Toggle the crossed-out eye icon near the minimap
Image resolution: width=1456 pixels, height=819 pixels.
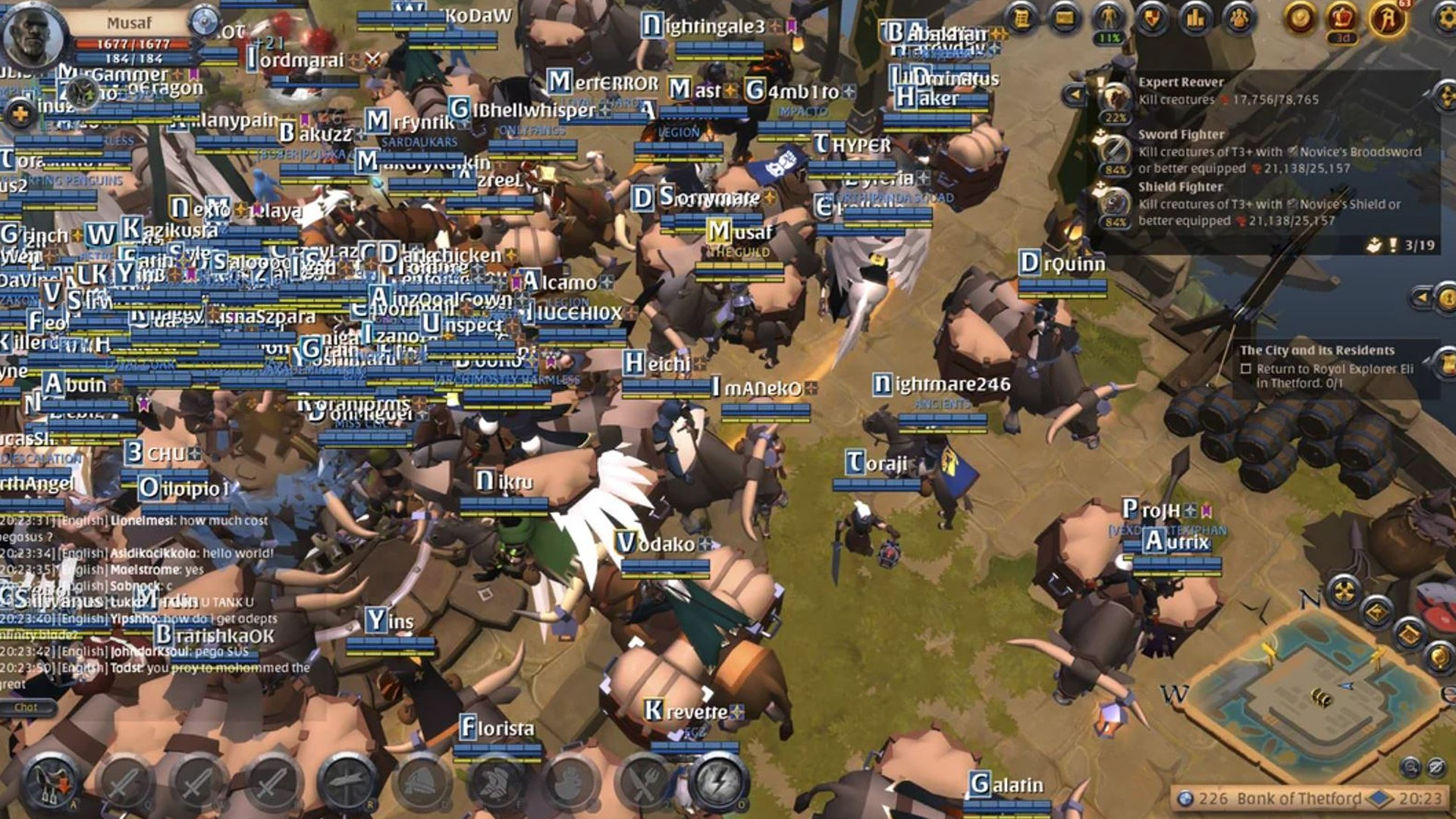coord(1436,766)
